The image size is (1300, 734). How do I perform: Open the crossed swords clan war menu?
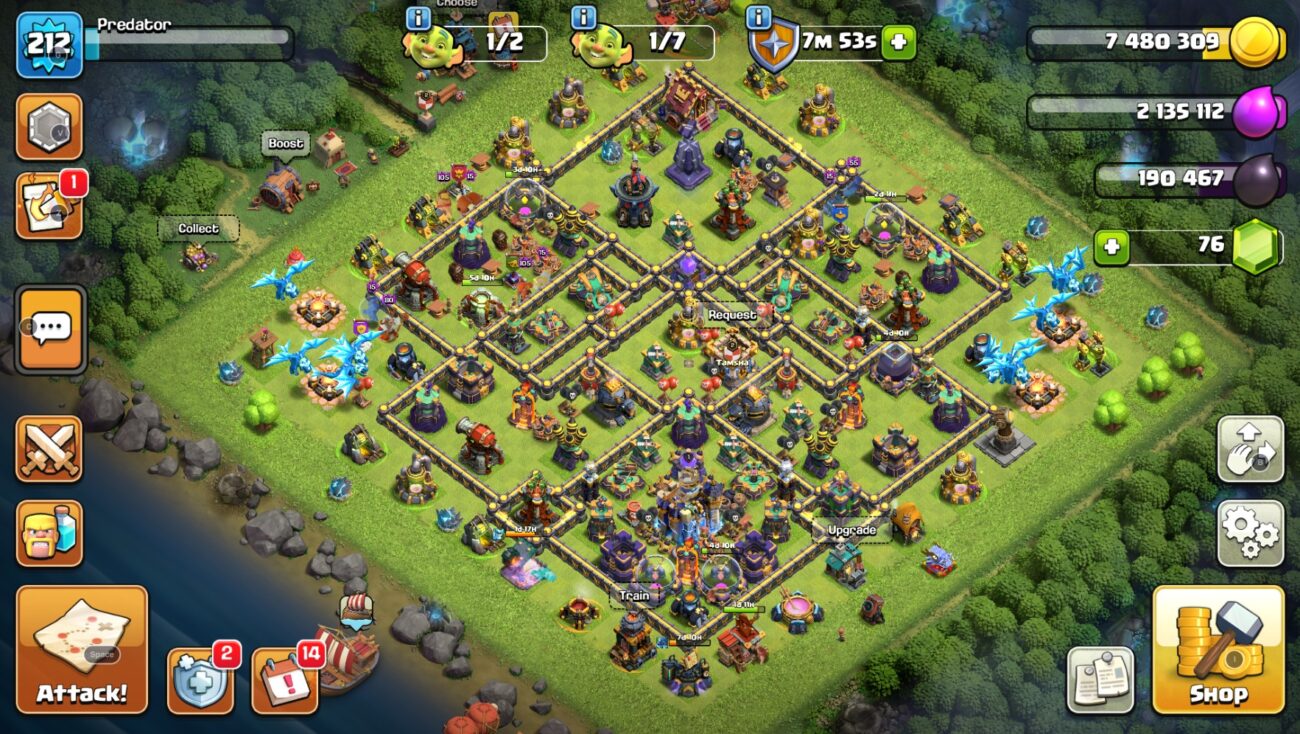coord(49,449)
